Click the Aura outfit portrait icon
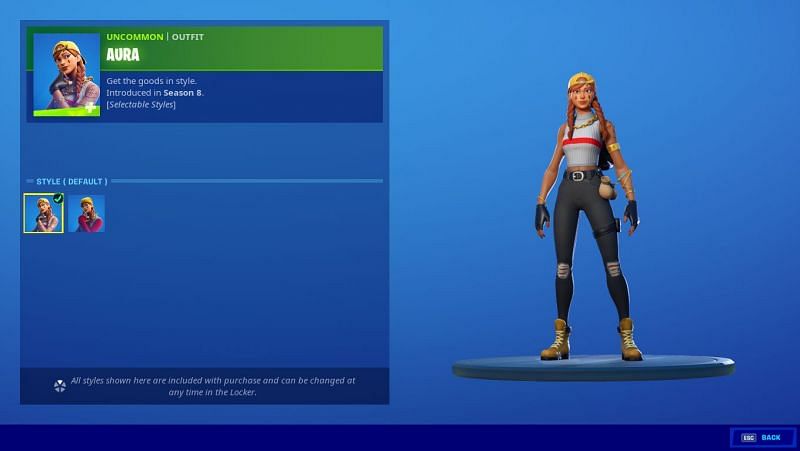 point(66,74)
